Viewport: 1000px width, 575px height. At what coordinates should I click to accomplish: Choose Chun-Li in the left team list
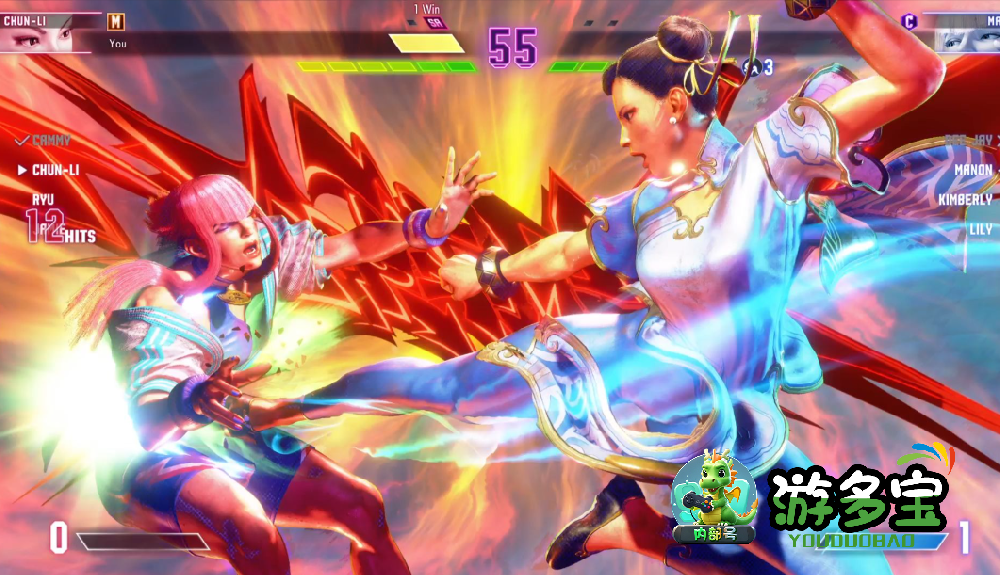tap(55, 170)
